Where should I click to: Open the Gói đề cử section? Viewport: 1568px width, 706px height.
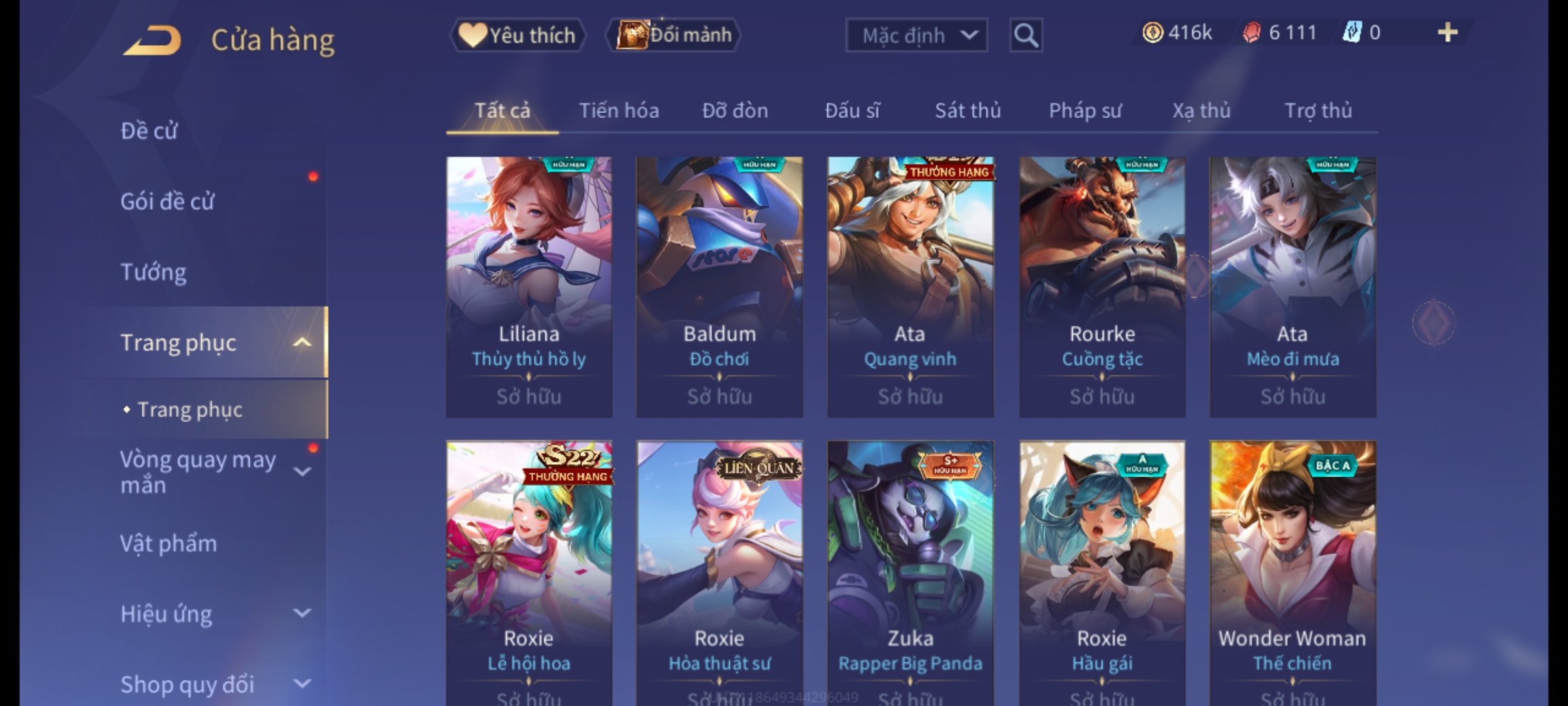click(x=167, y=201)
